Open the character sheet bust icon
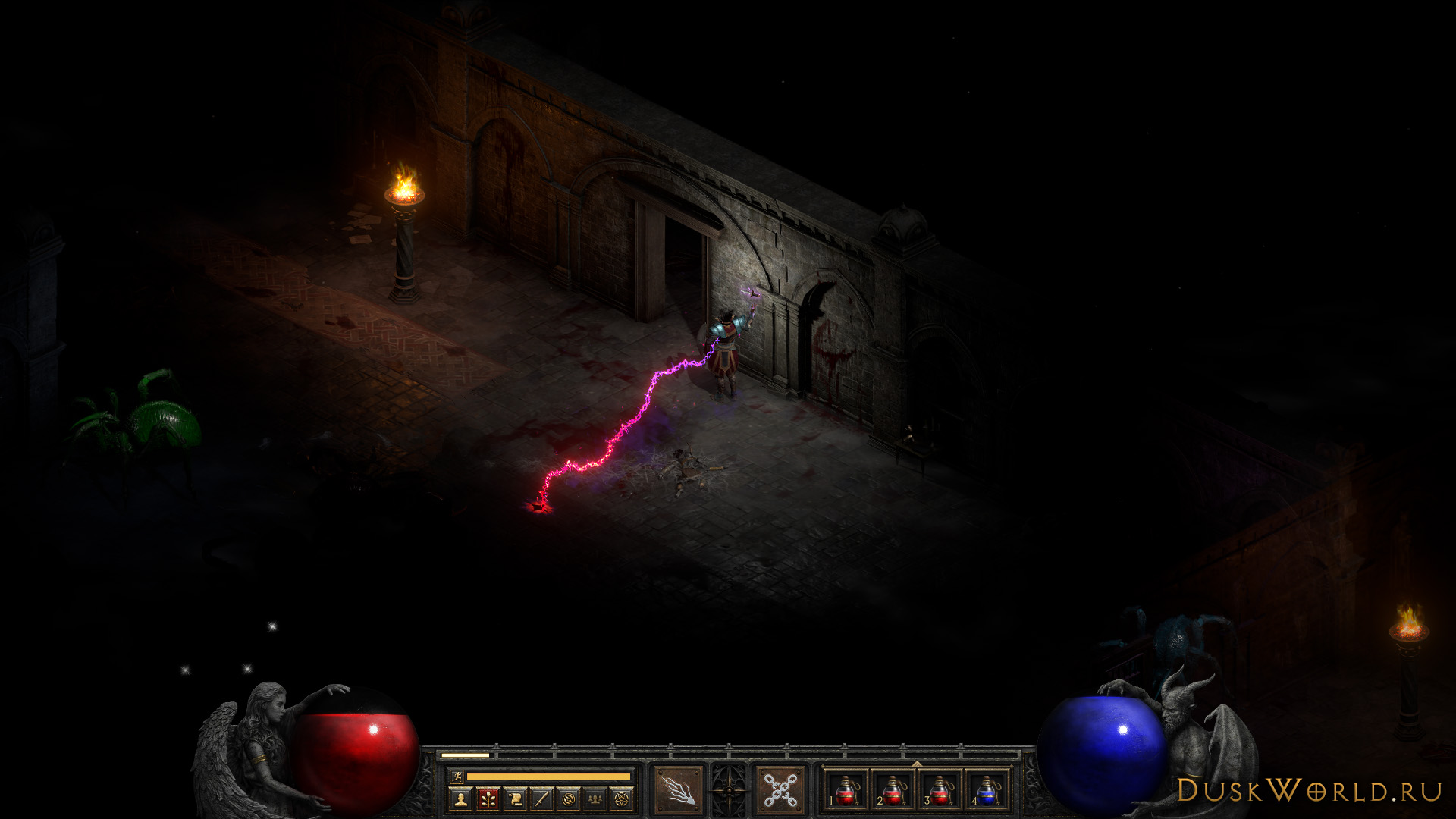 (460, 799)
